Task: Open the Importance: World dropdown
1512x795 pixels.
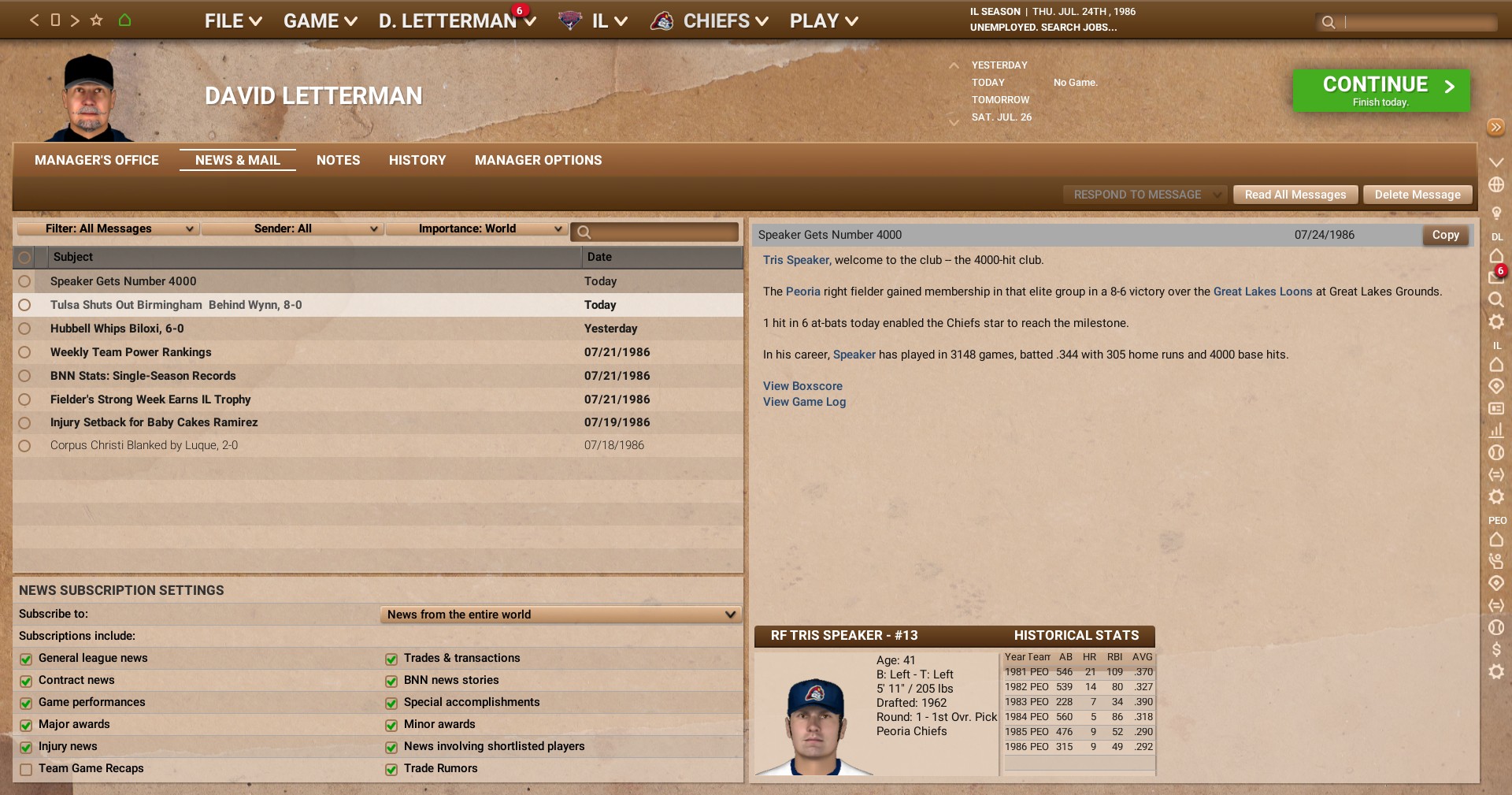Action: click(x=476, y=228)
